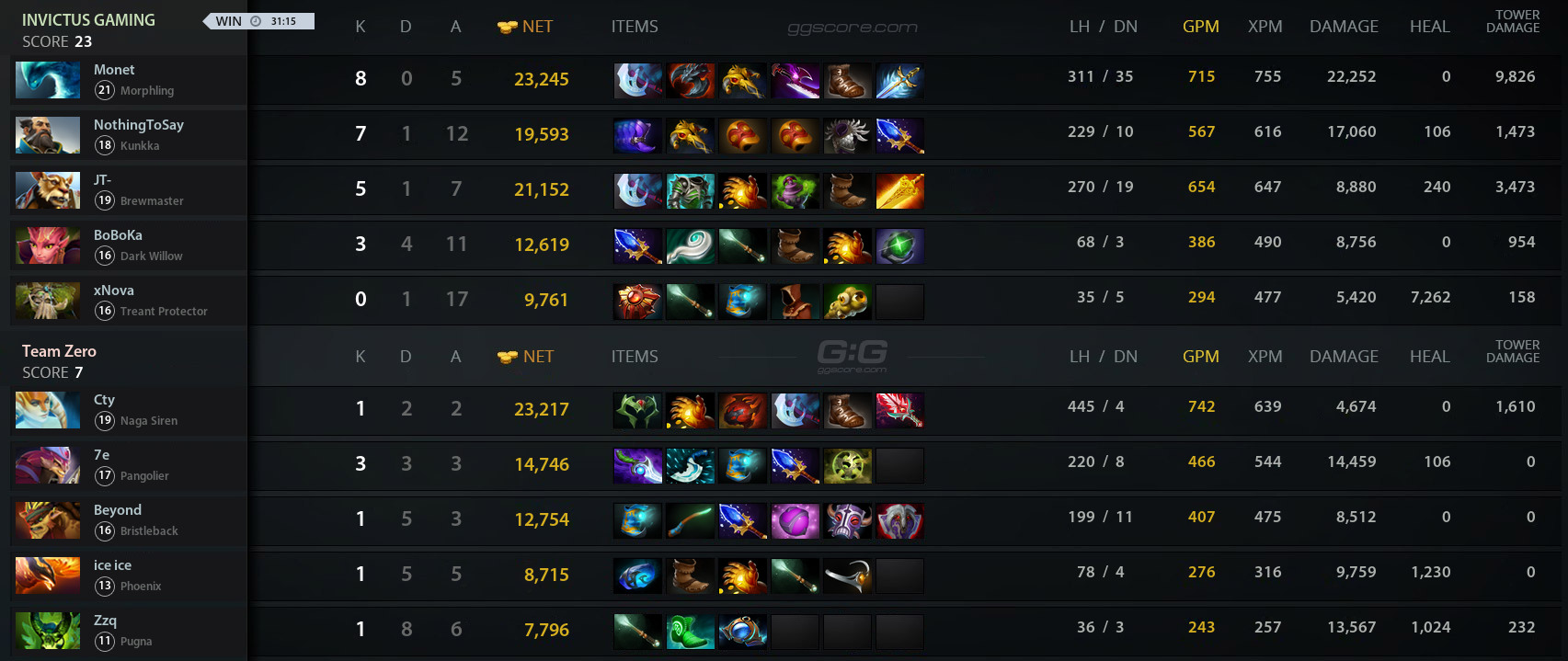Click the Pangolier hero portrait
This screenshot has width=1568, height=661.
coord(48,465)
